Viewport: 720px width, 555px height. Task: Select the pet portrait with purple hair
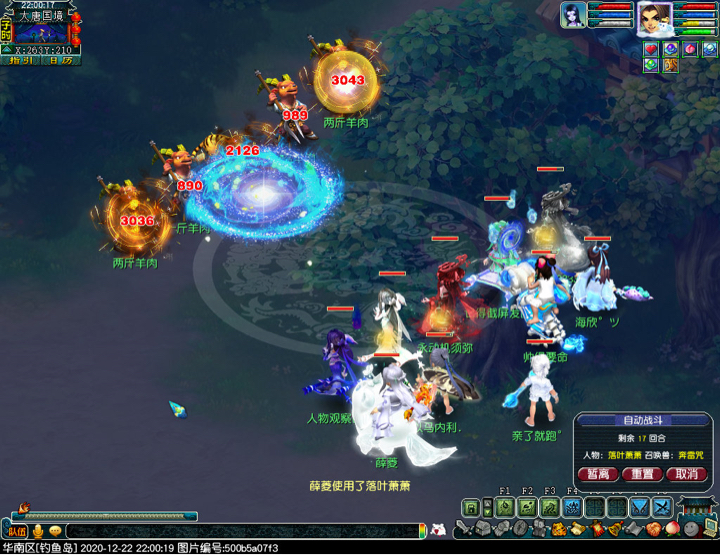[574, 16]
